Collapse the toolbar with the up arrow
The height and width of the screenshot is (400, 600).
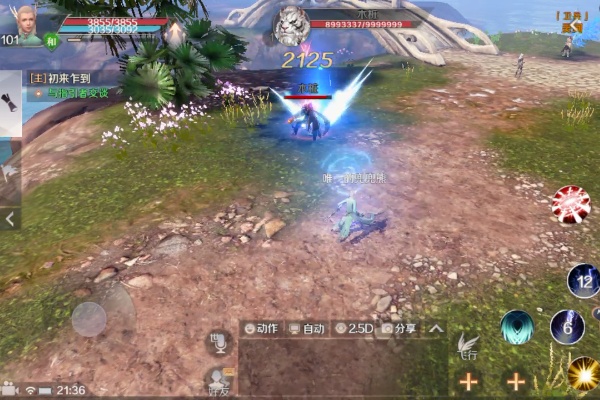point(436,328)
